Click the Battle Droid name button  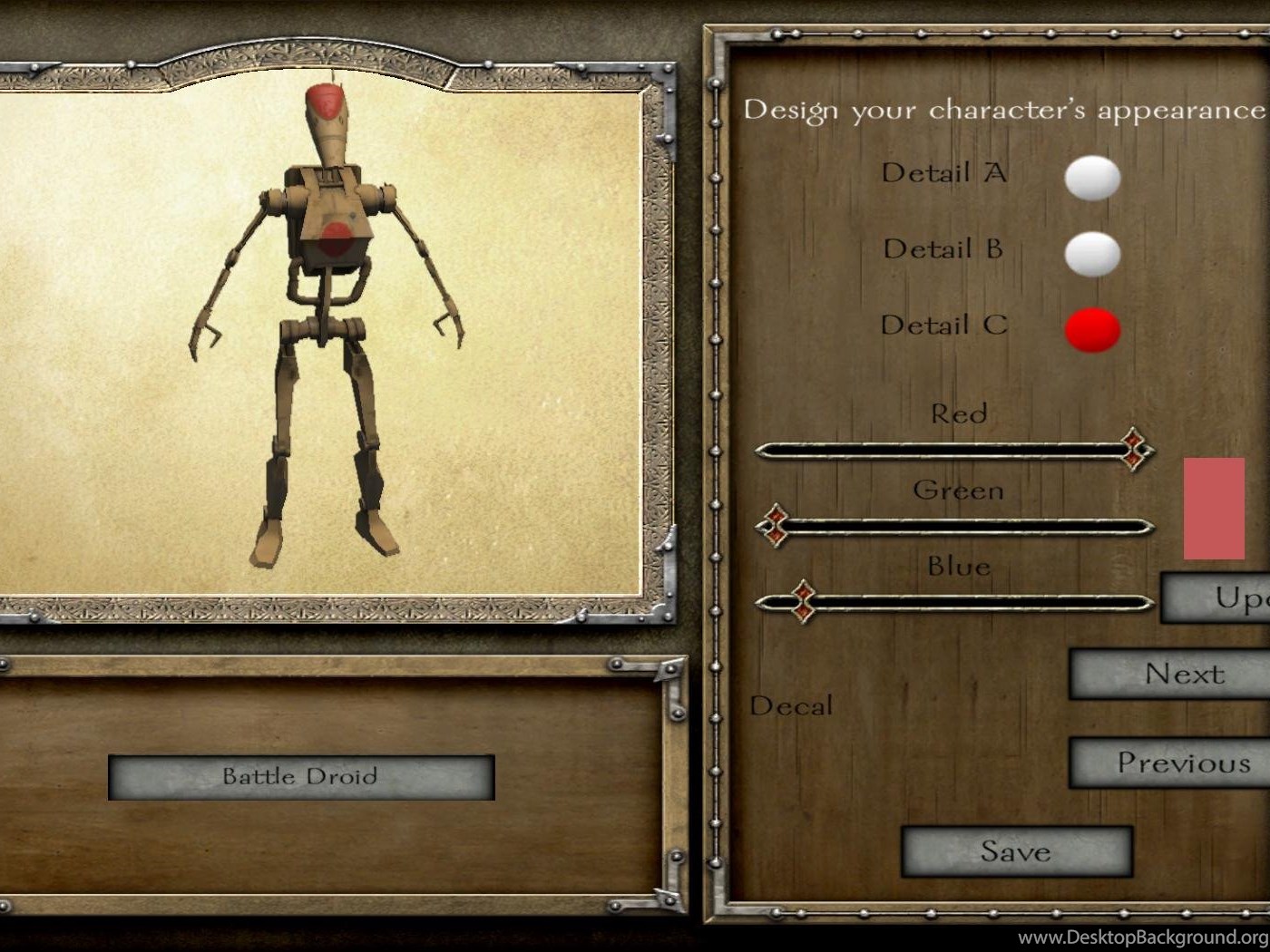[300, 777]
